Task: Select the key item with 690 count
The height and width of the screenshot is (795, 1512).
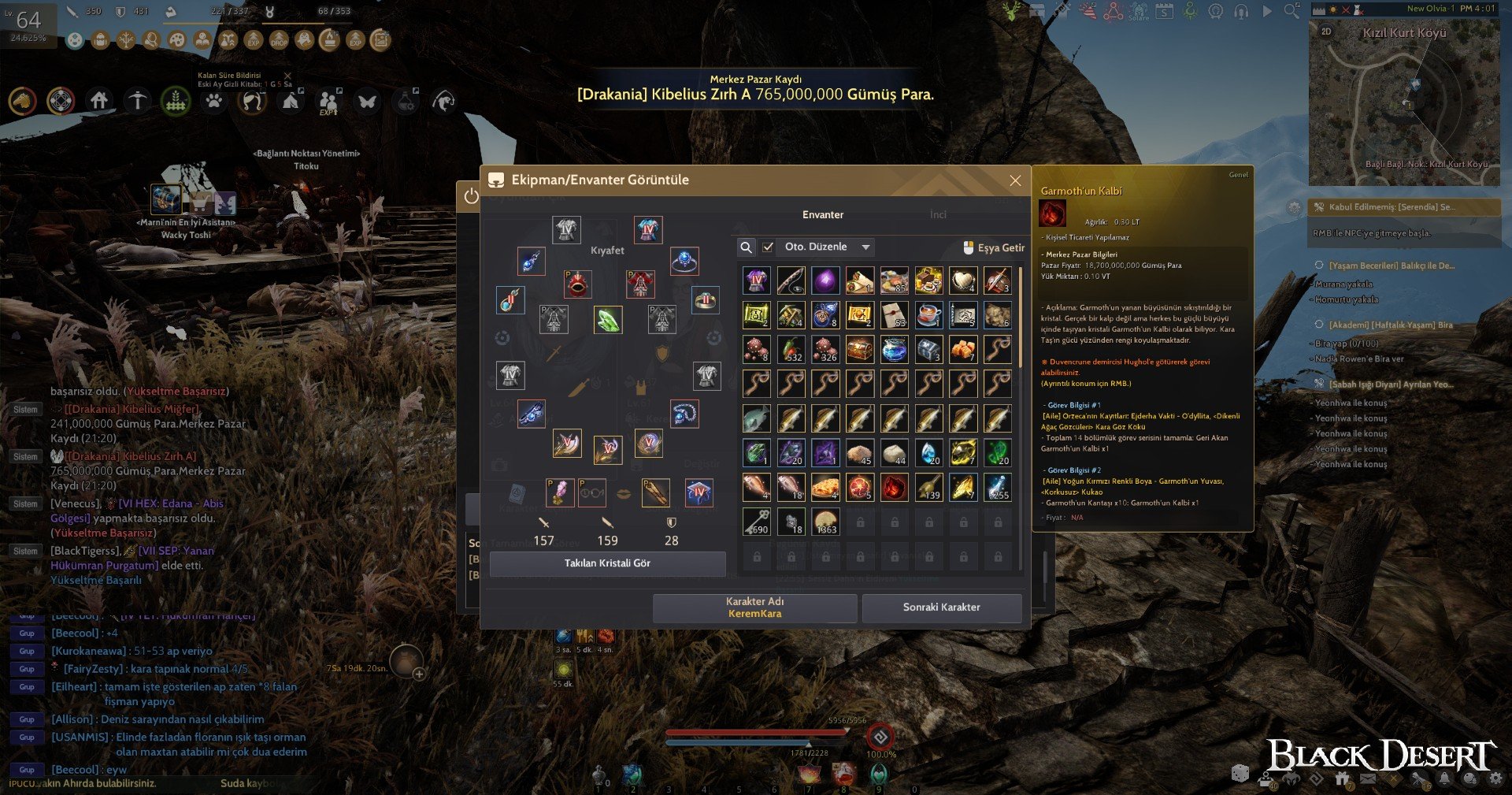Action: pyautogui.click(x=756, y=522)
